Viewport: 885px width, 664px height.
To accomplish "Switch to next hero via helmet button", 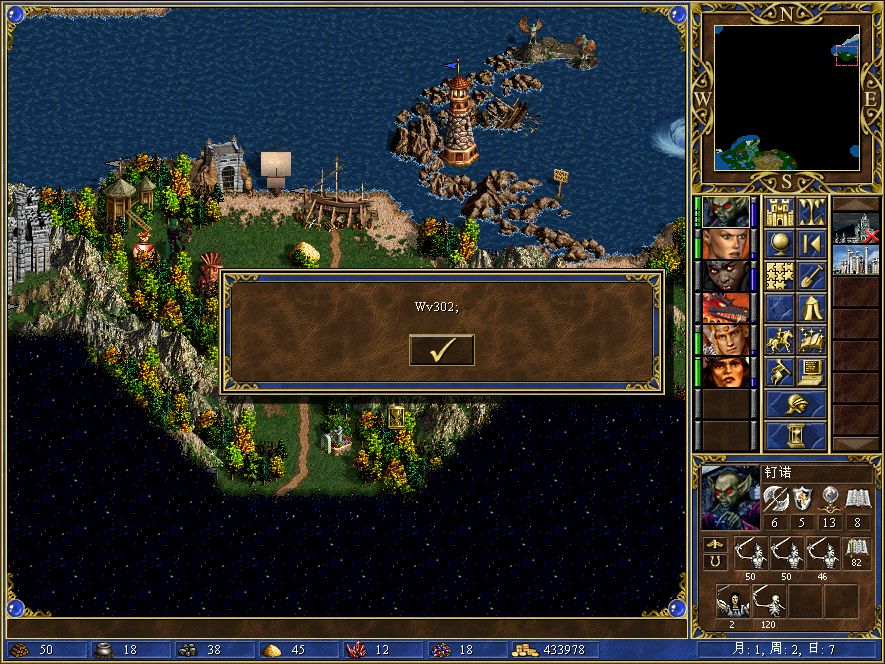I will click(796, 404).
